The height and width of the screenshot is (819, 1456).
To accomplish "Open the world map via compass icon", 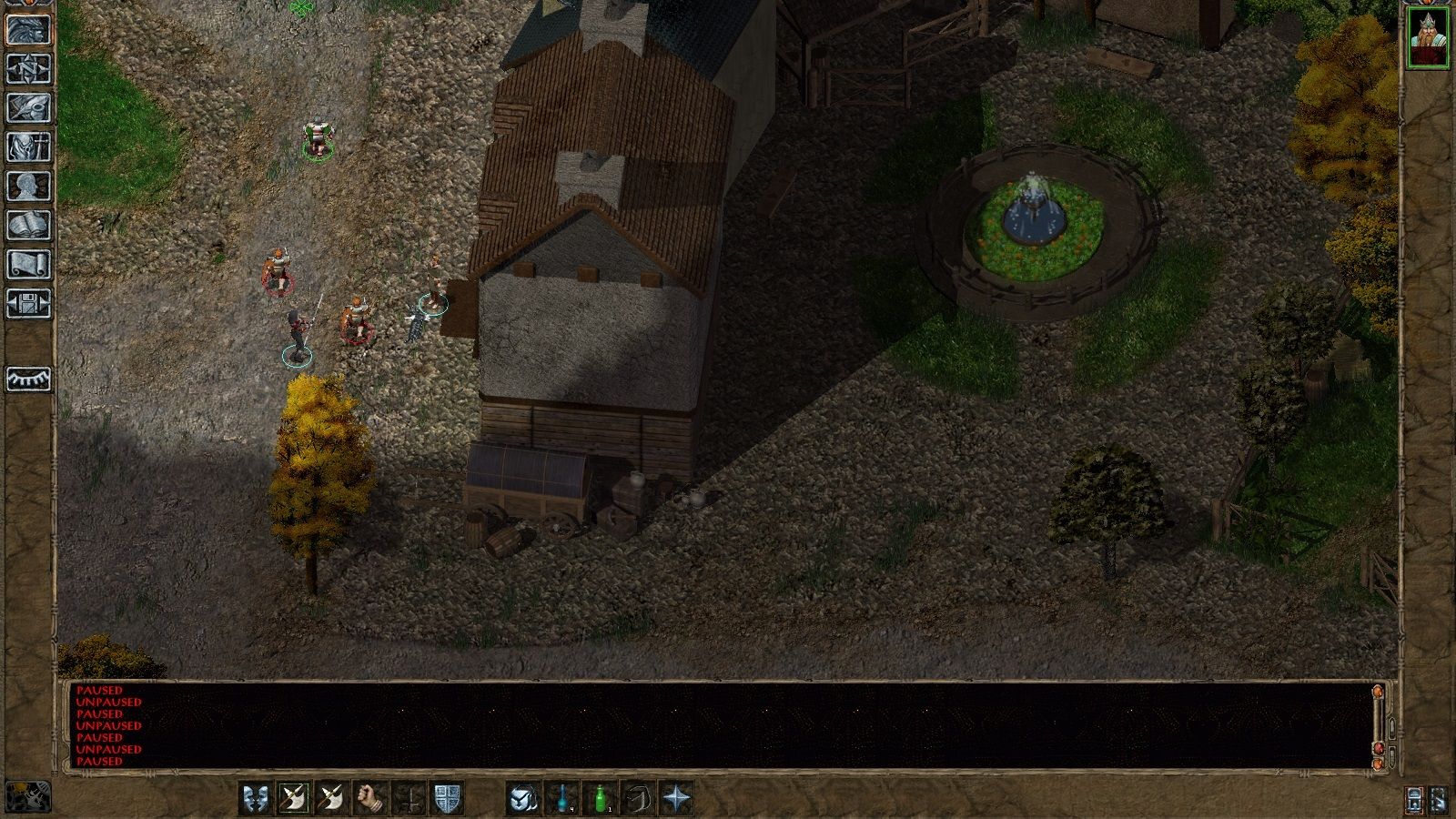I will click(25, 69).
